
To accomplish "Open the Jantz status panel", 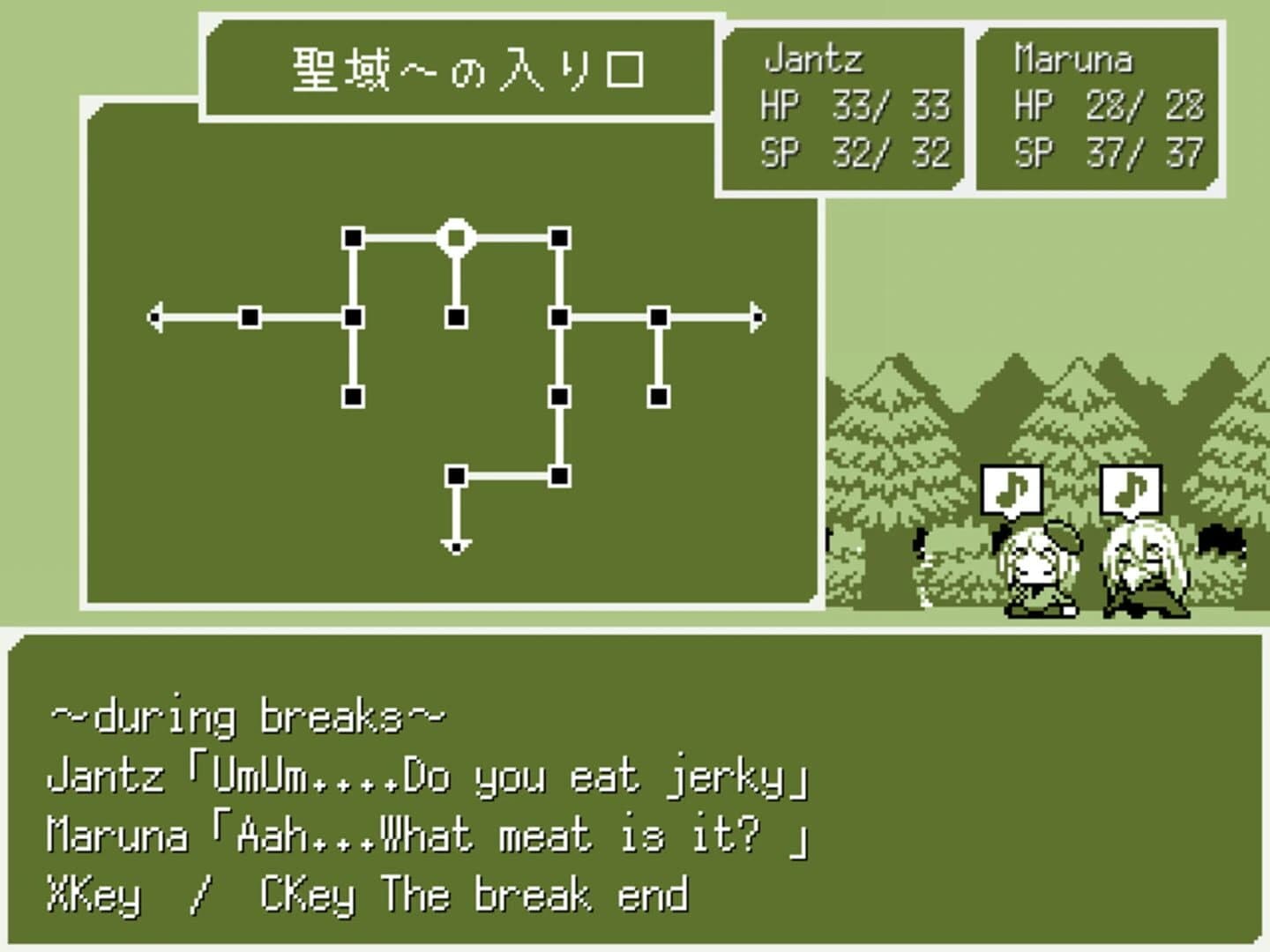I will (x=842, y=106).
